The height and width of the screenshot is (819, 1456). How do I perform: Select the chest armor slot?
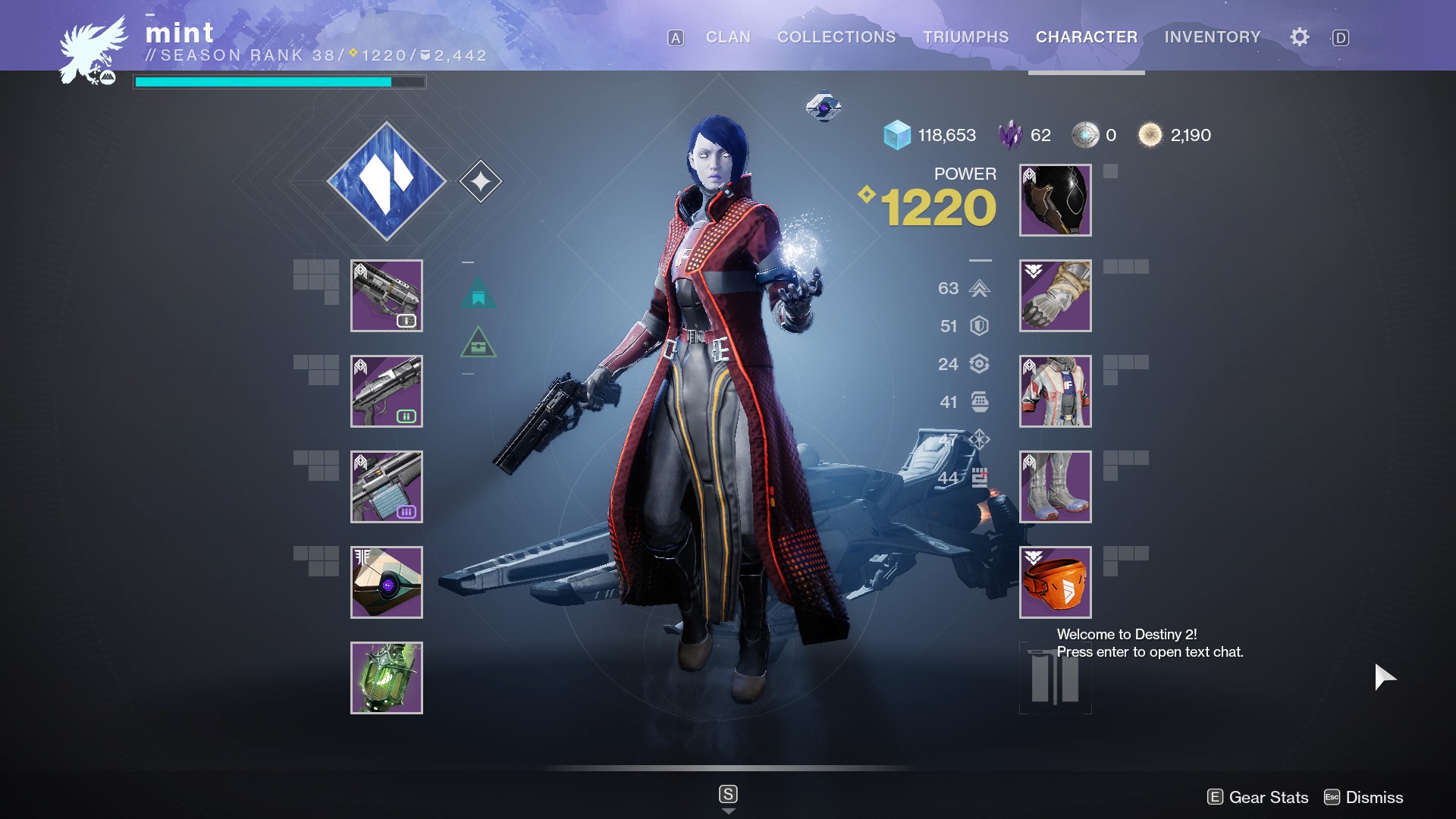[1055, 391]
